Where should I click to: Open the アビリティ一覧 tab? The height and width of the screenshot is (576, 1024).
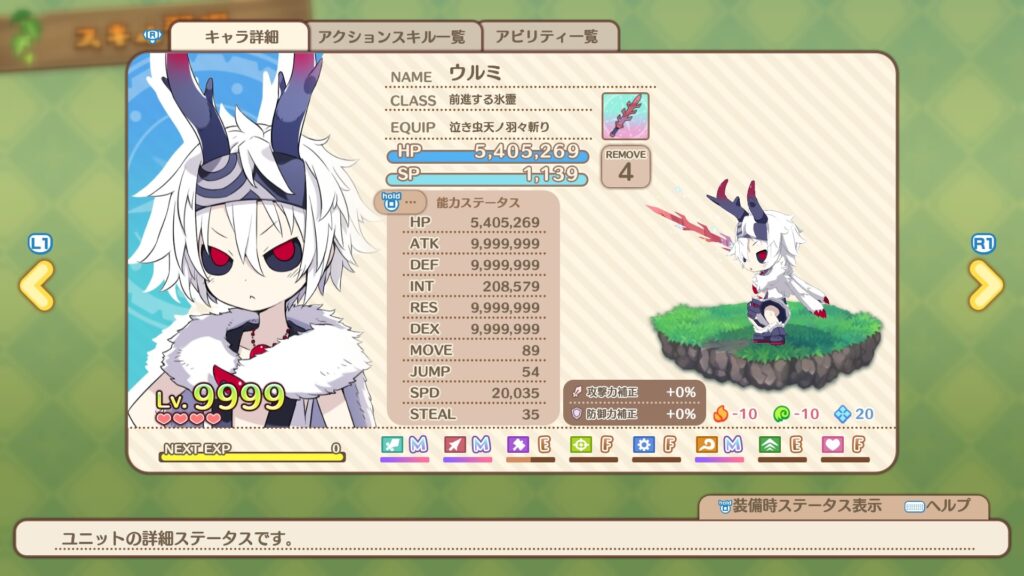point(550,37)
